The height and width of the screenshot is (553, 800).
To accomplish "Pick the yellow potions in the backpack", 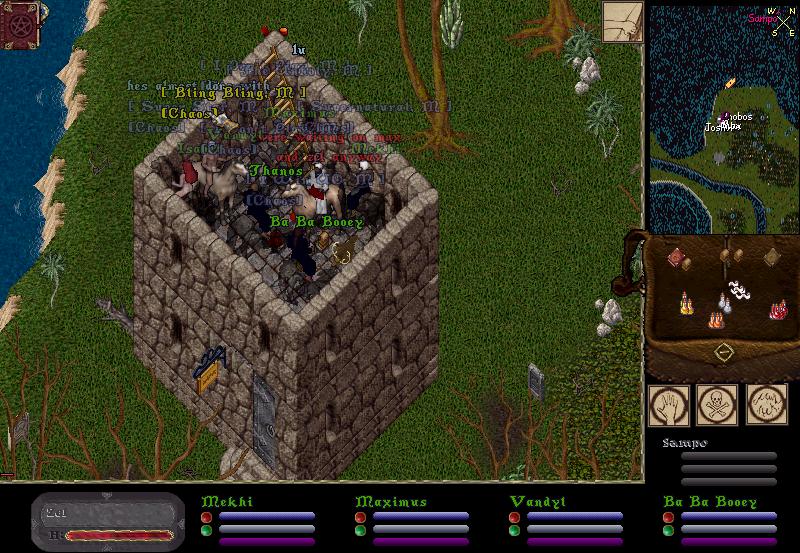I will 685,303.
